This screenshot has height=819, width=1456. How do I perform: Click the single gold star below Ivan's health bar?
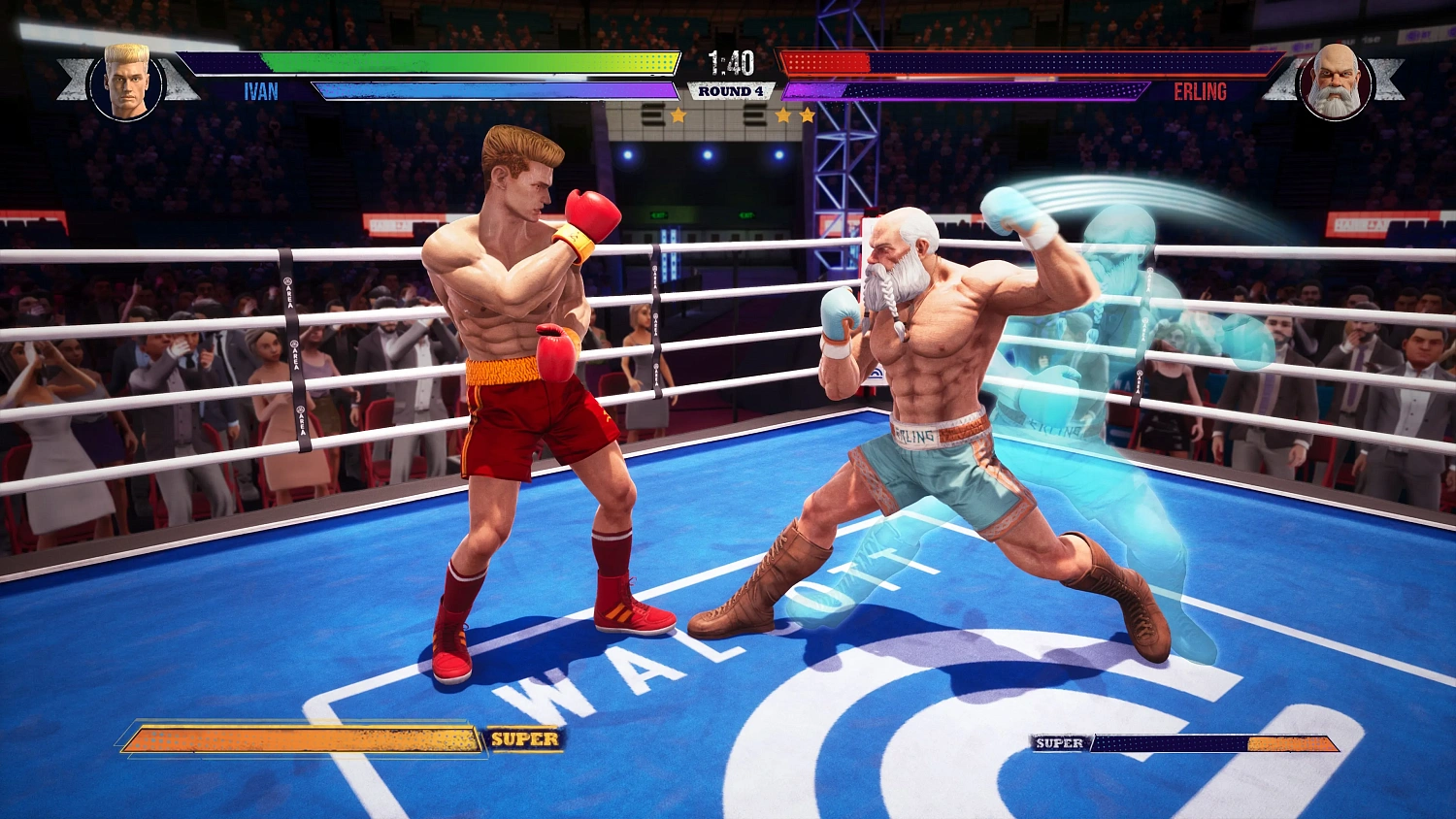678,115
